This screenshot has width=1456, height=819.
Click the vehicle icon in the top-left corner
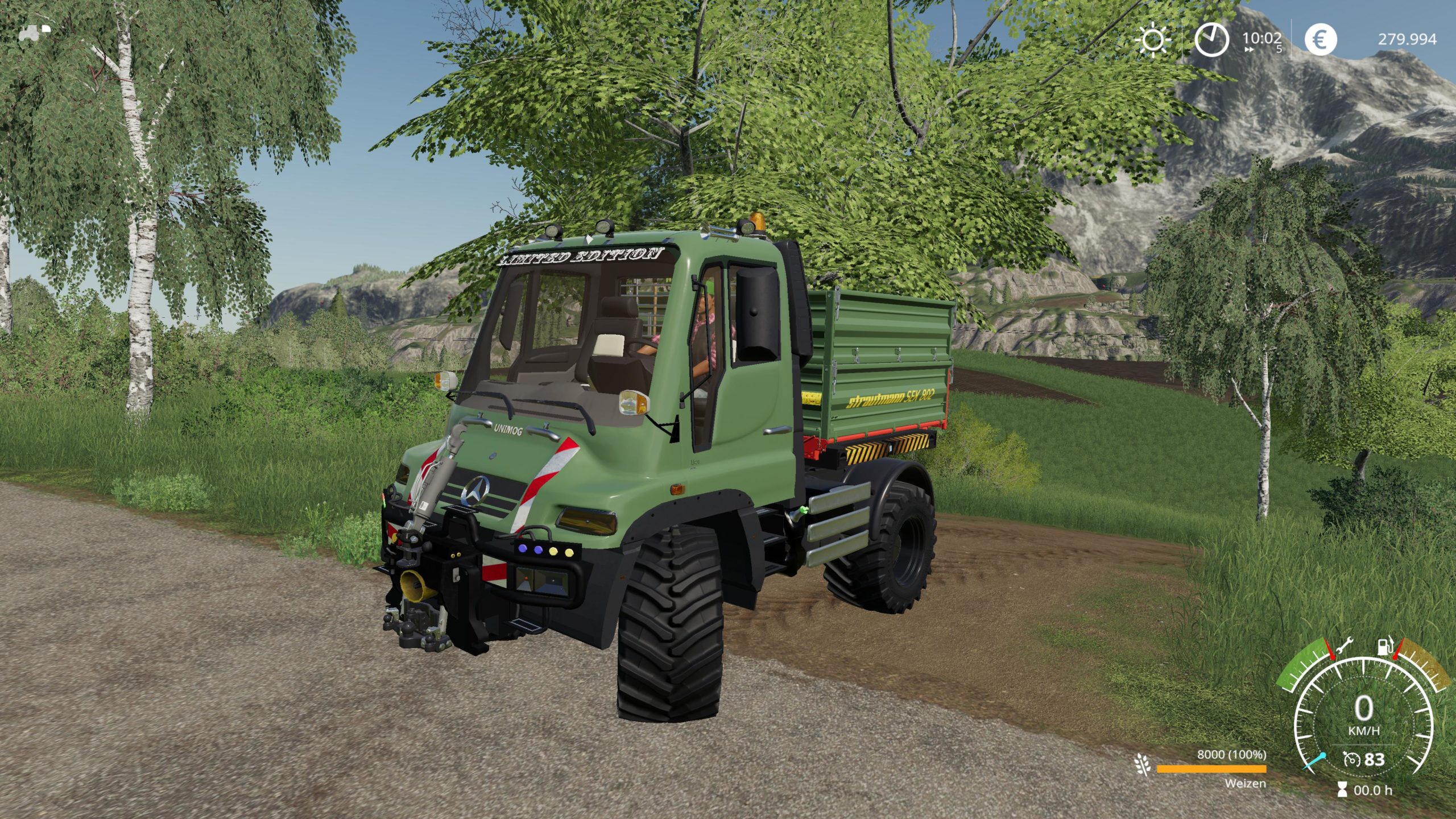click(31, 34)
